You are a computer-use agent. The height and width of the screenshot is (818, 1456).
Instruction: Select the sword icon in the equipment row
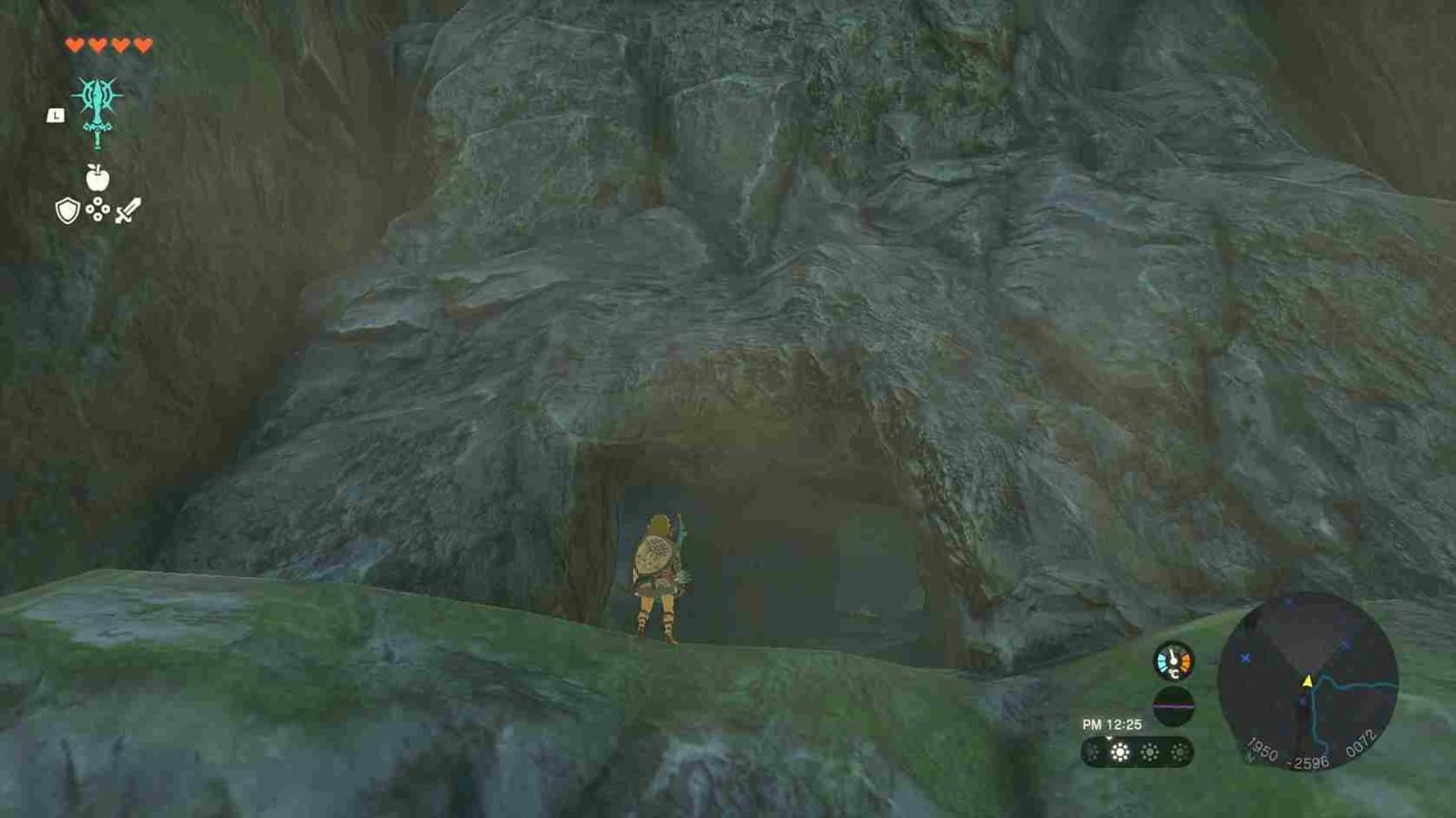coord(129,210)
